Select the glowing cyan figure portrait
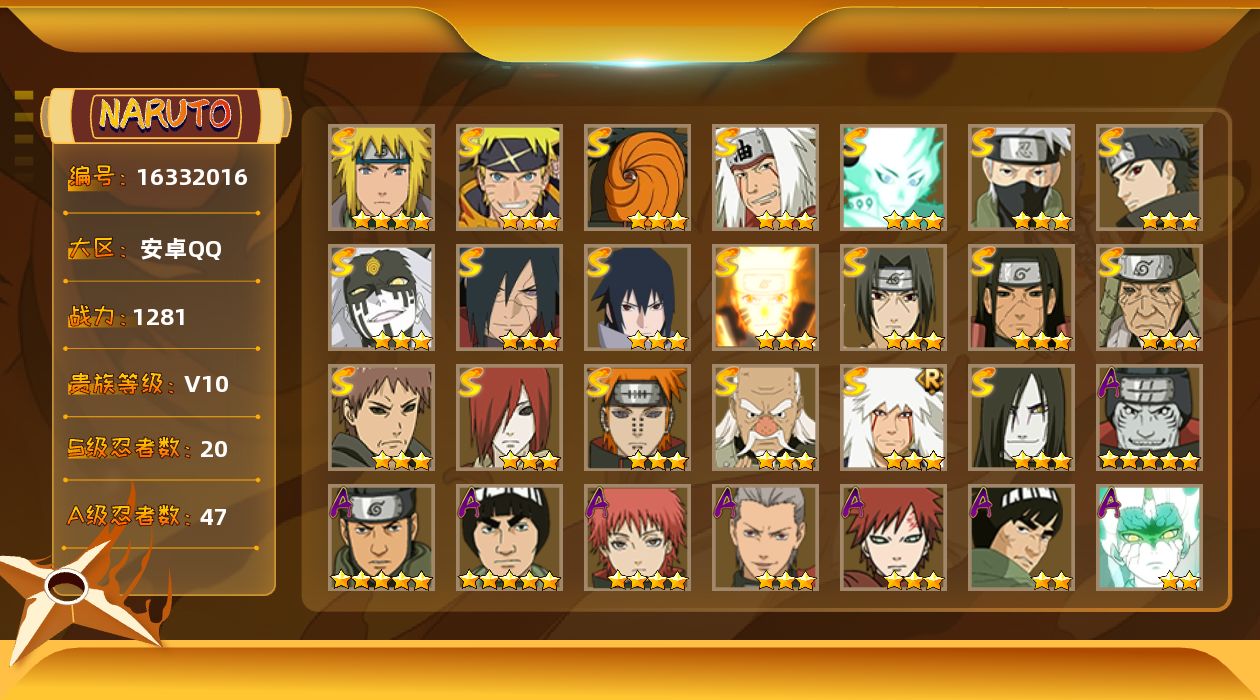 coord(893,177)
